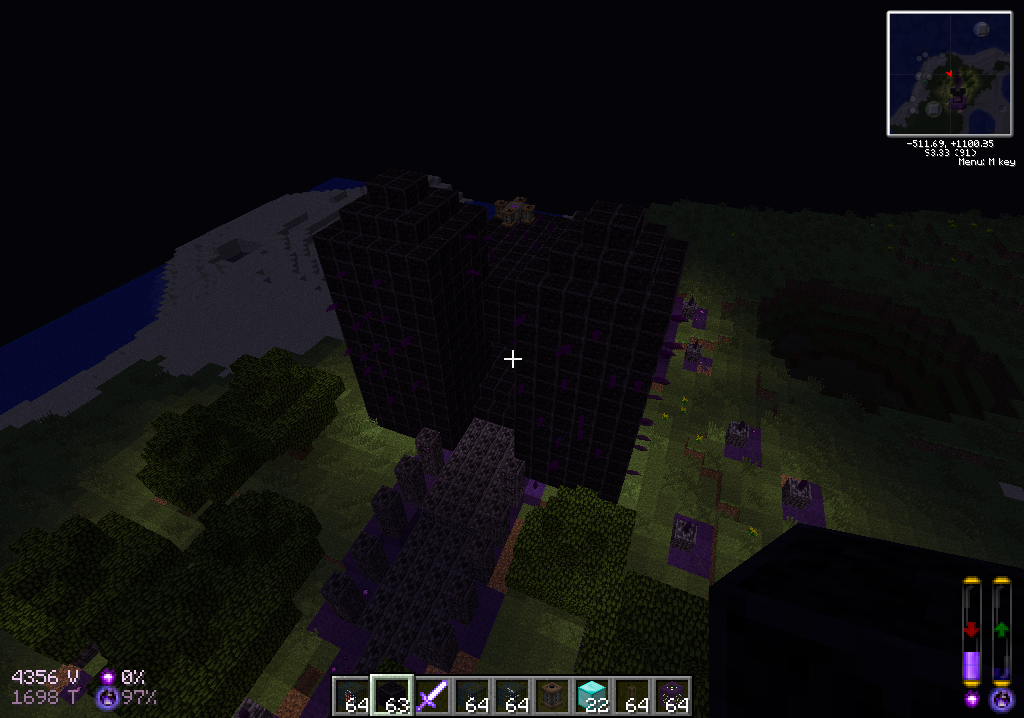Select the dark block stack of 63
This screenshot has height=718, width=1024.
tap(392, 696)
